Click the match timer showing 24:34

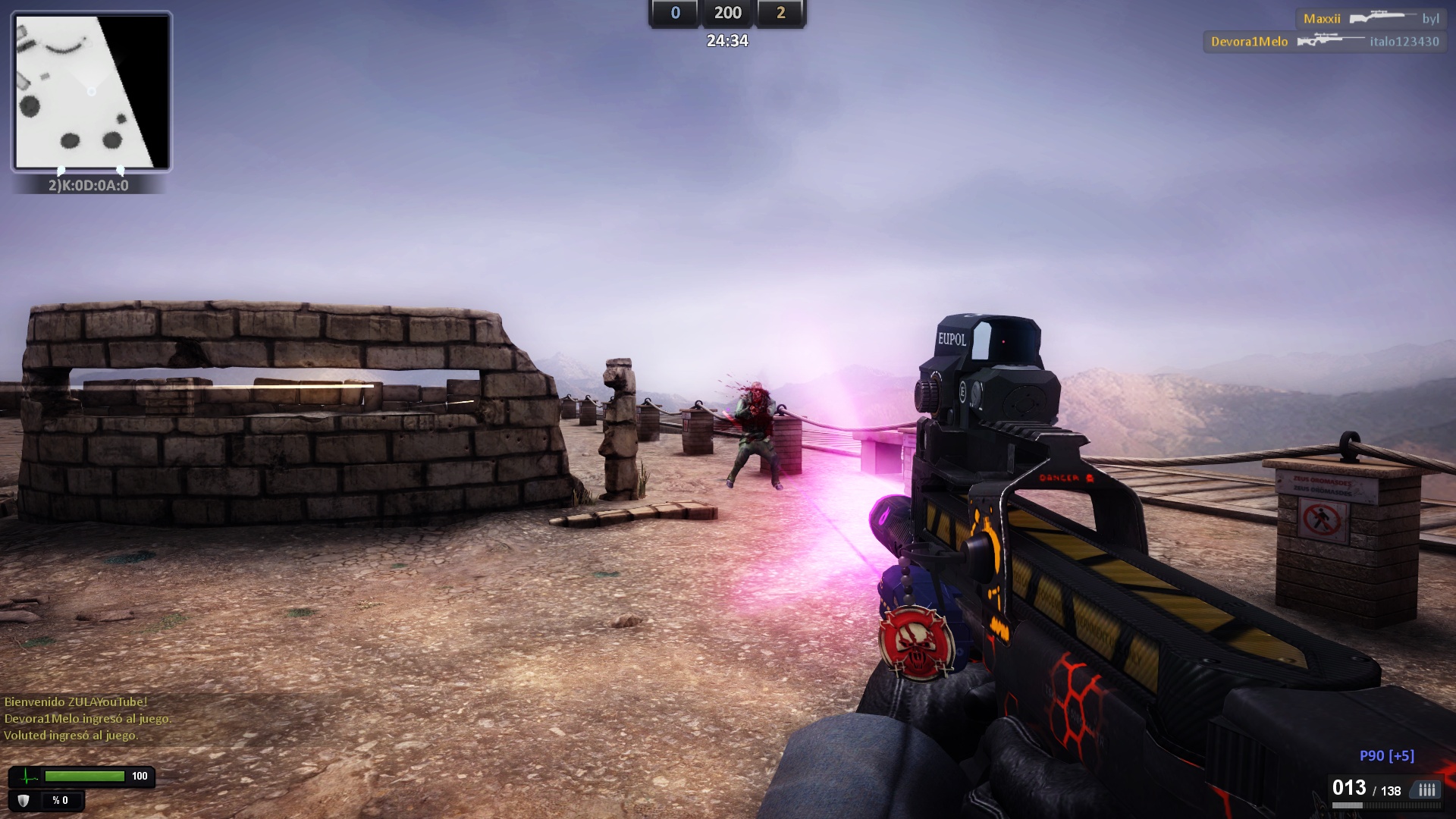(728, 42)
